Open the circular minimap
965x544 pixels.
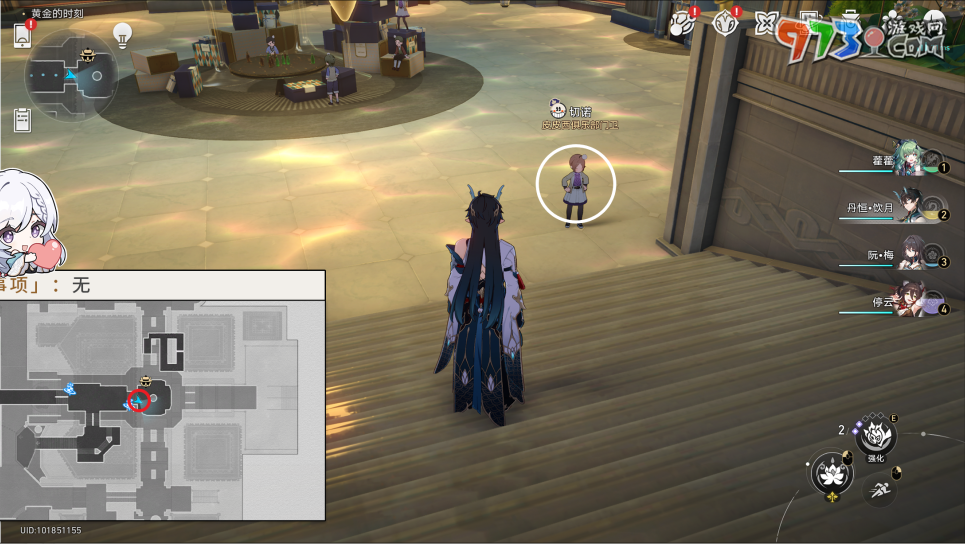click(x=71, y=75)
